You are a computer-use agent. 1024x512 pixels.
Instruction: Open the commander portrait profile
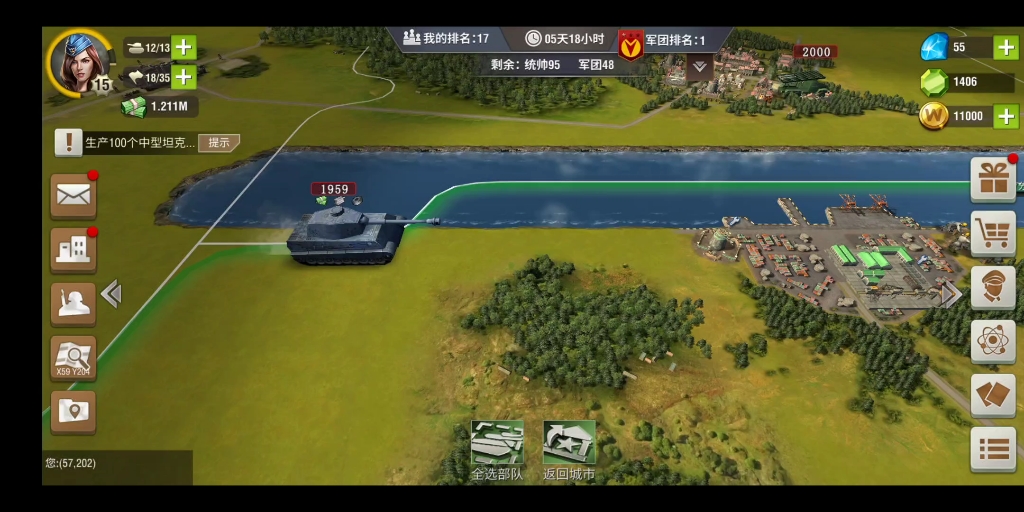[80, 60]
